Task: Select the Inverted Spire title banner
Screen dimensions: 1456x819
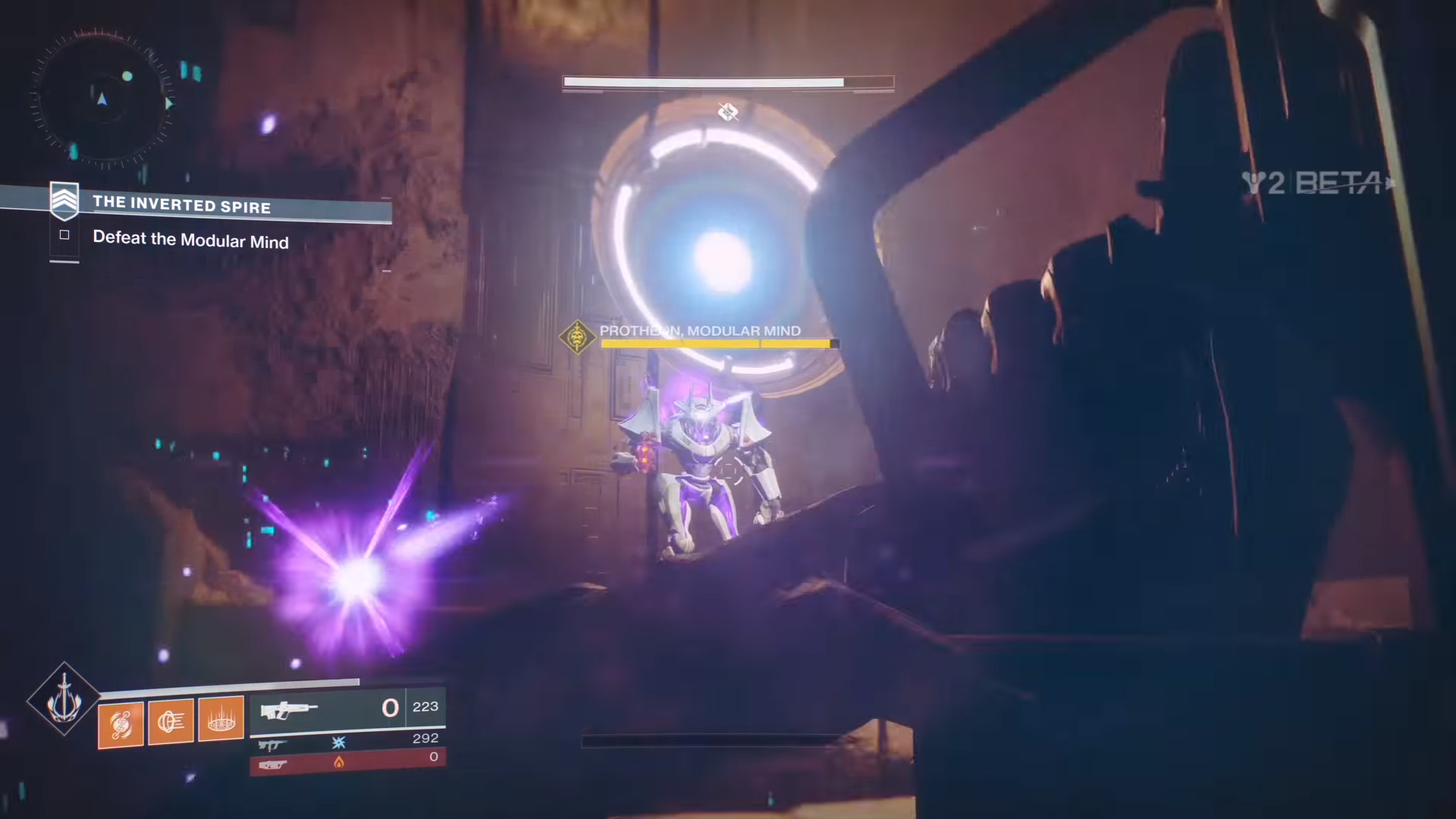Action: 182,205
